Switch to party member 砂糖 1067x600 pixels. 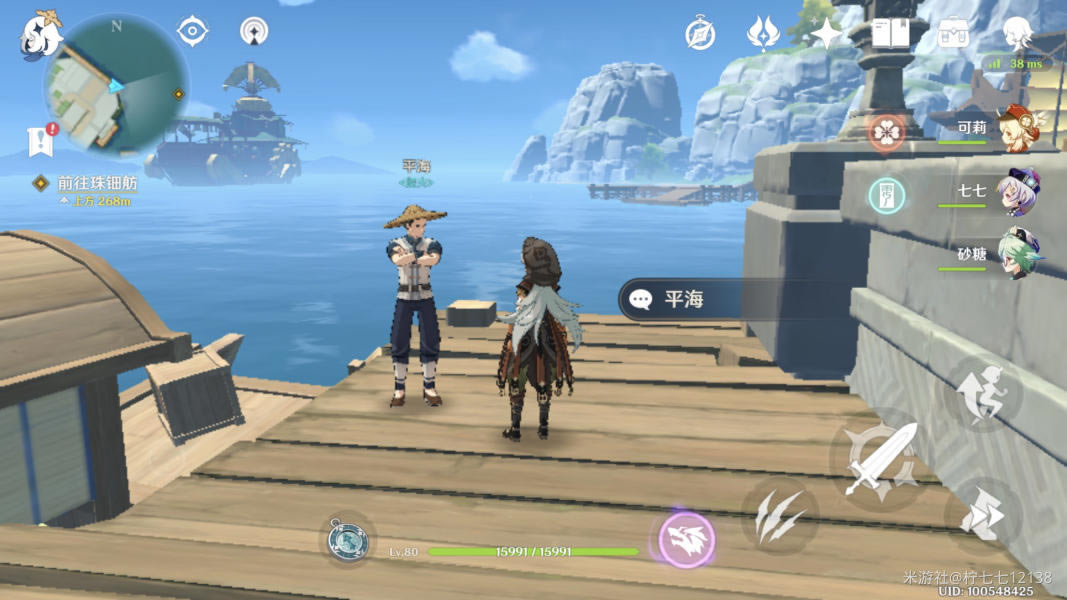tap(992, 254)
